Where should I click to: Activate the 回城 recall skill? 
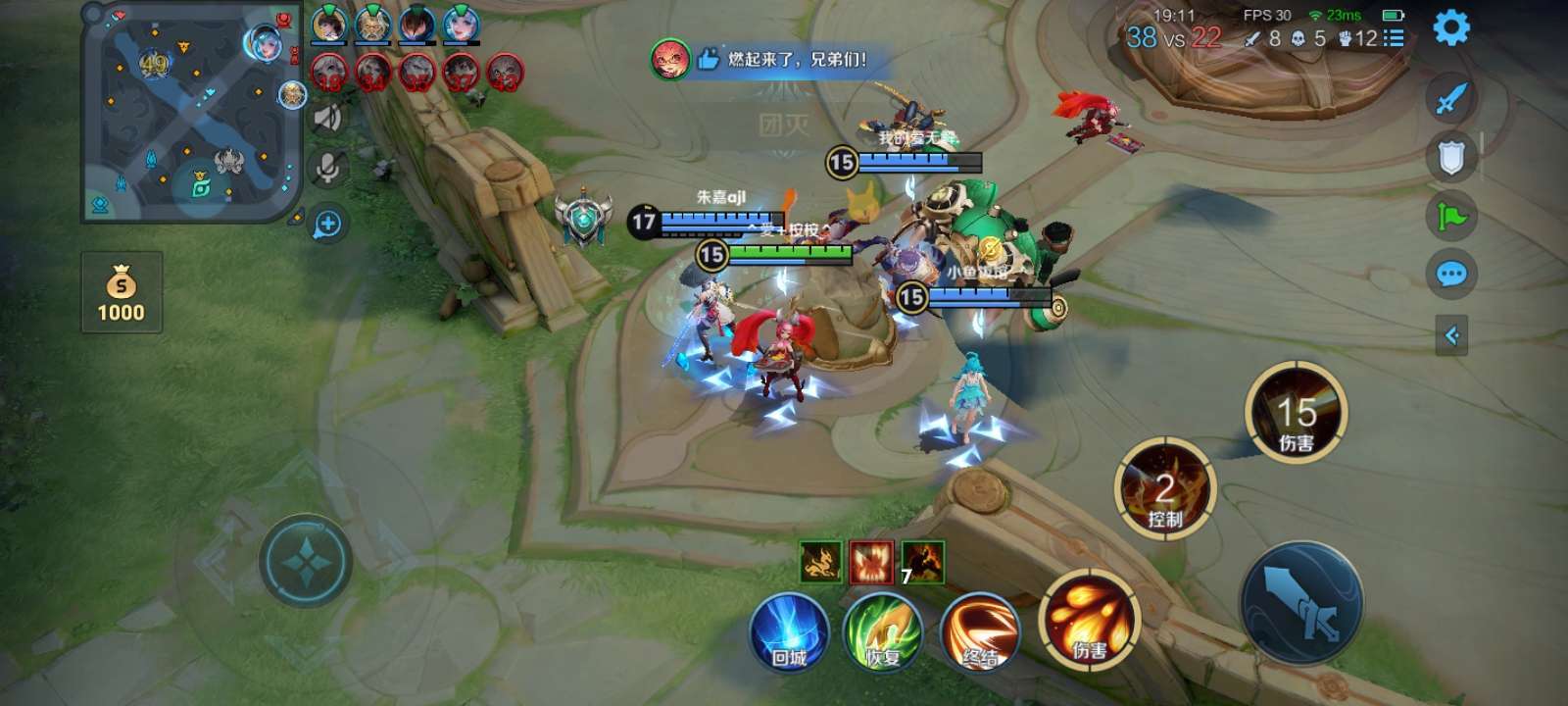789,632
